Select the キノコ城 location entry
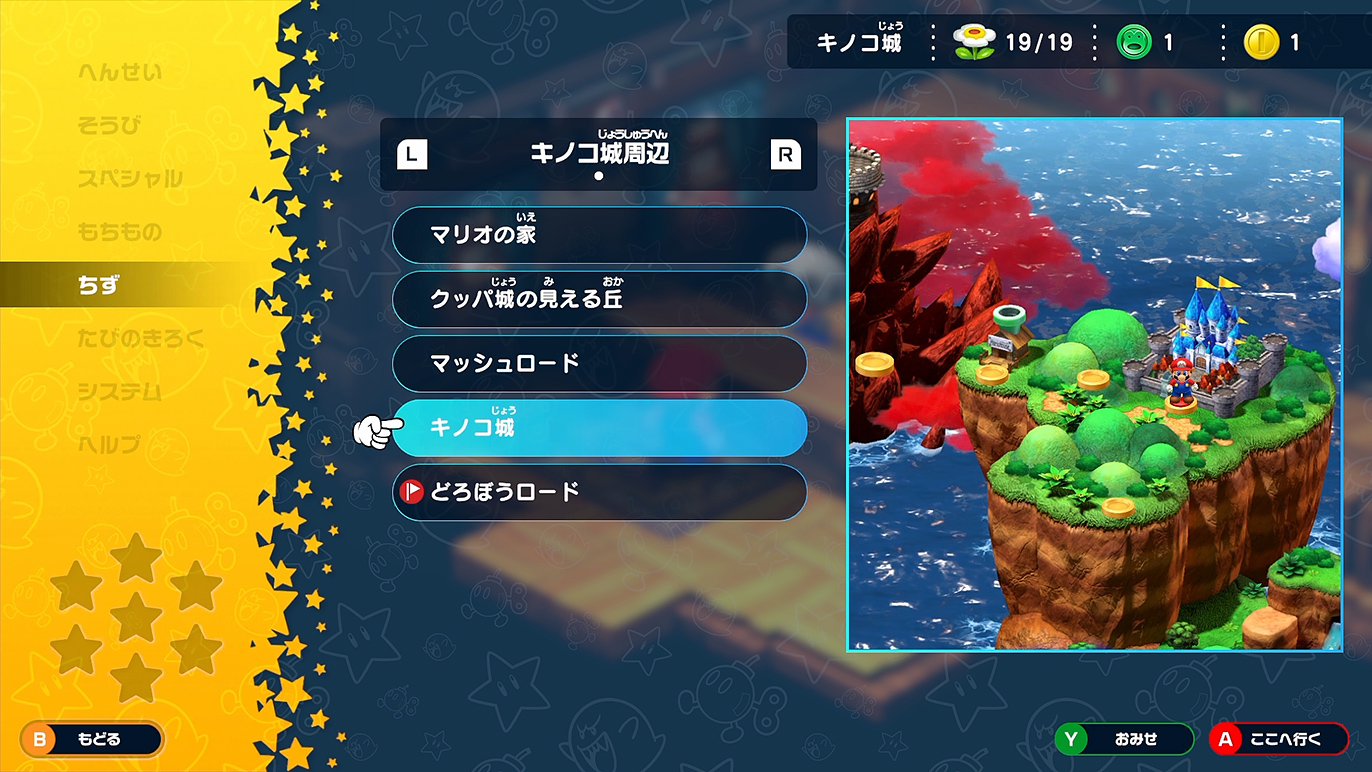The image size is (1372, 772). [x=599, y=427]
